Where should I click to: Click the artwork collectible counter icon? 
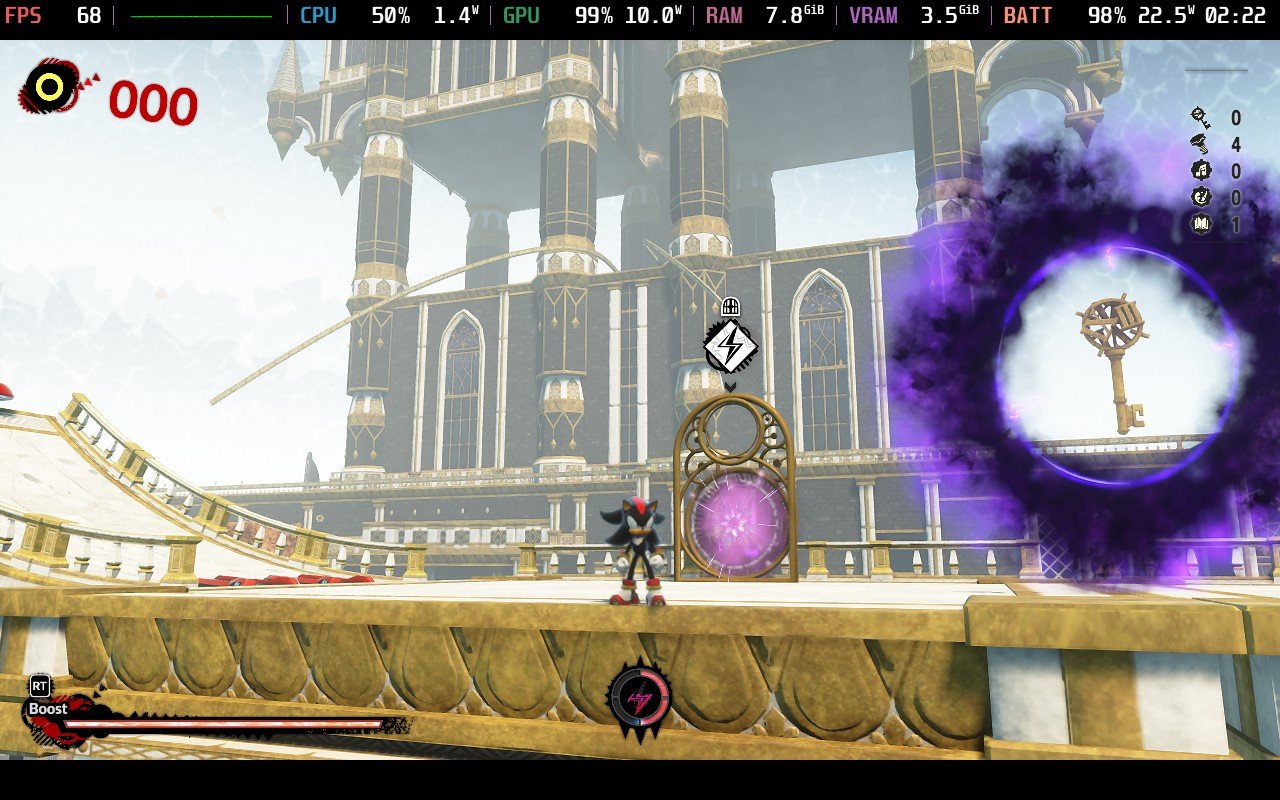pos(1200,198)
